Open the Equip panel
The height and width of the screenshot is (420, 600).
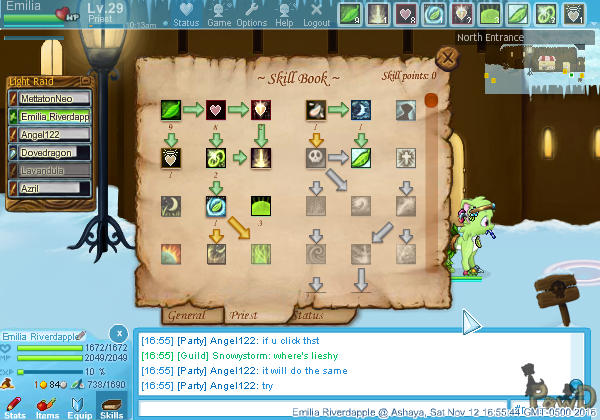[79, 405]
